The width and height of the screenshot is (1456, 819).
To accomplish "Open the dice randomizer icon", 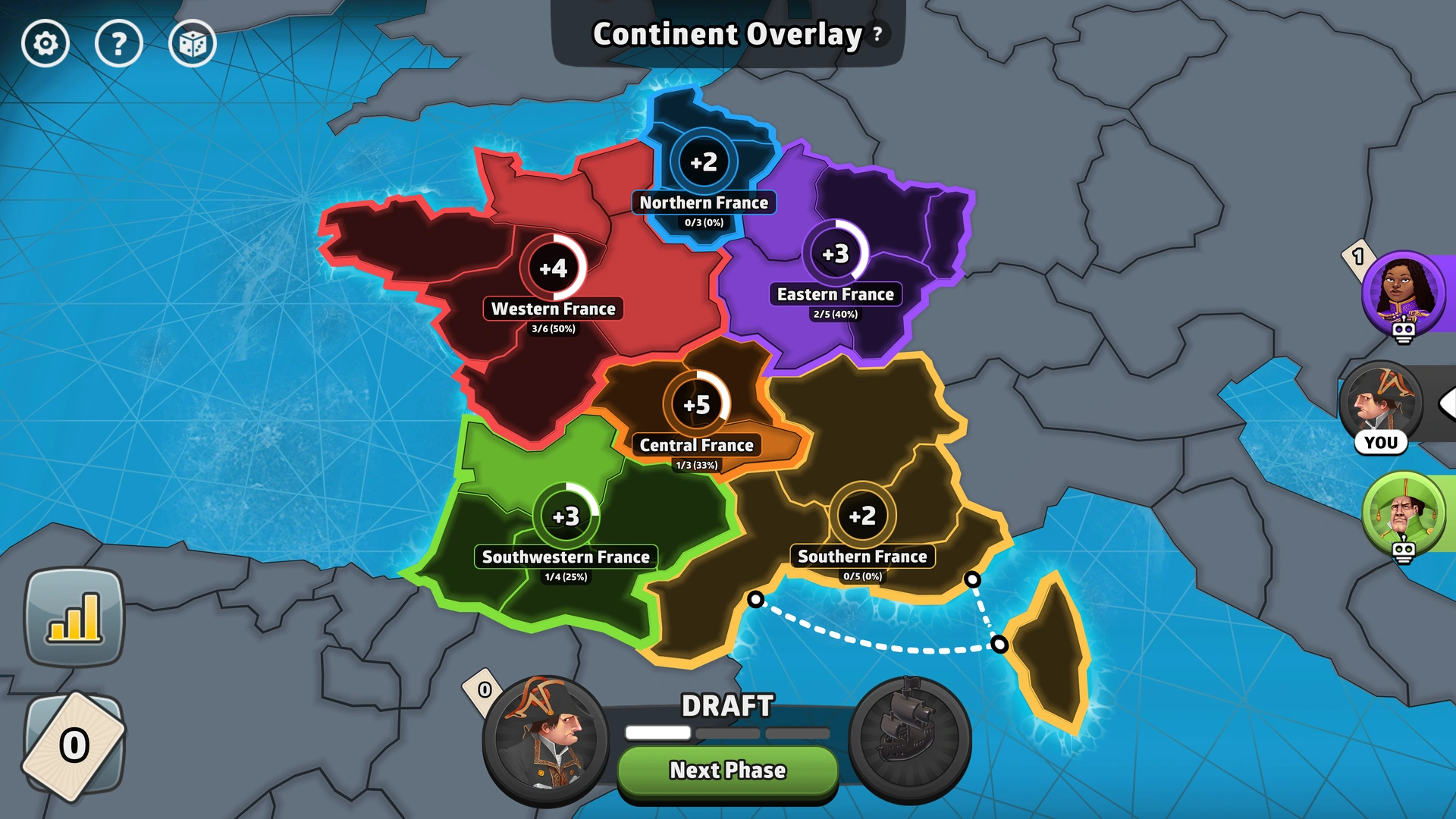I will [x=193, y=43].
